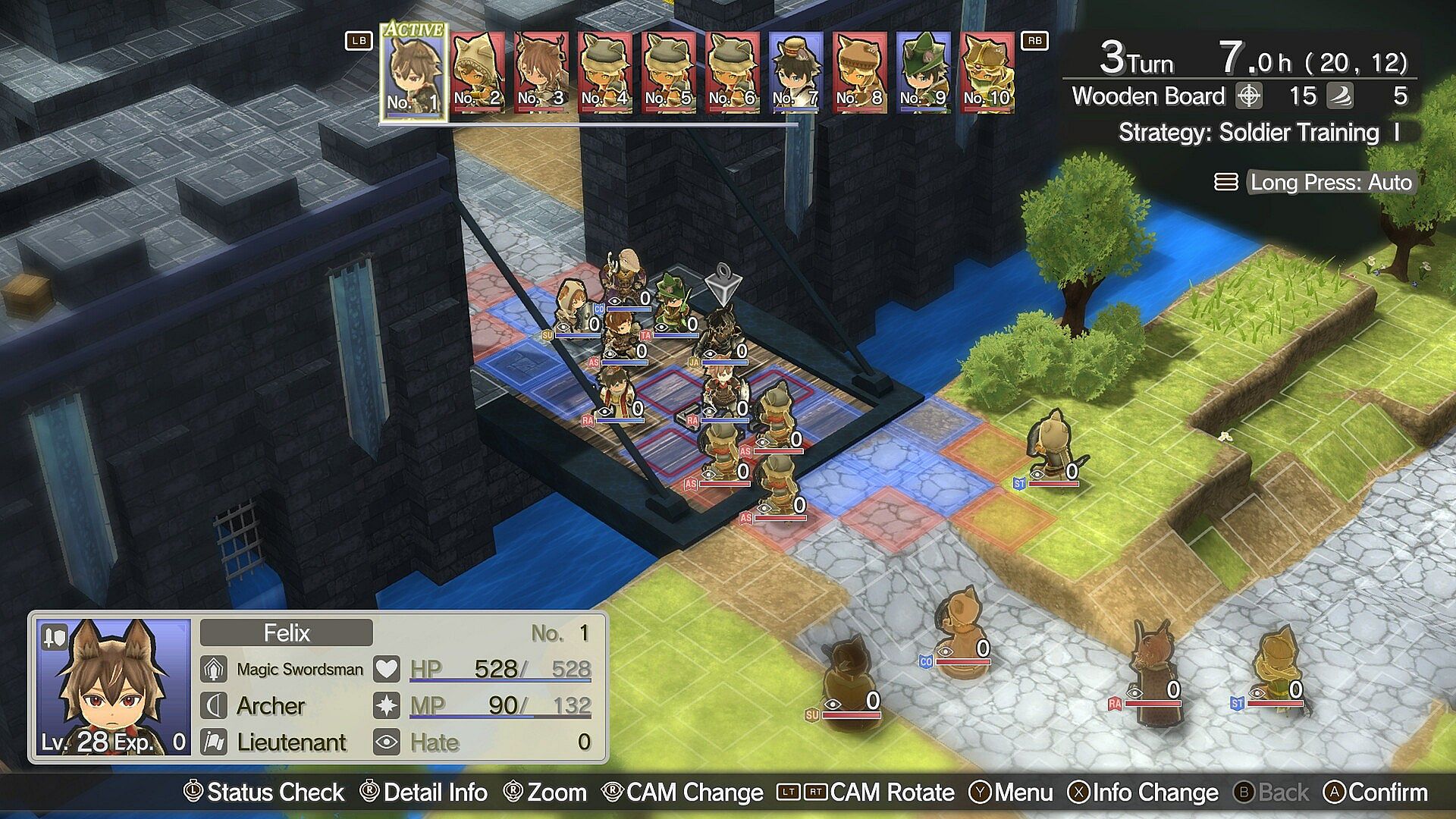Pick the green-hat No. 9 turn portrait
The image size is (1456, 819).
pyautogui.click(x=924, y=73)
